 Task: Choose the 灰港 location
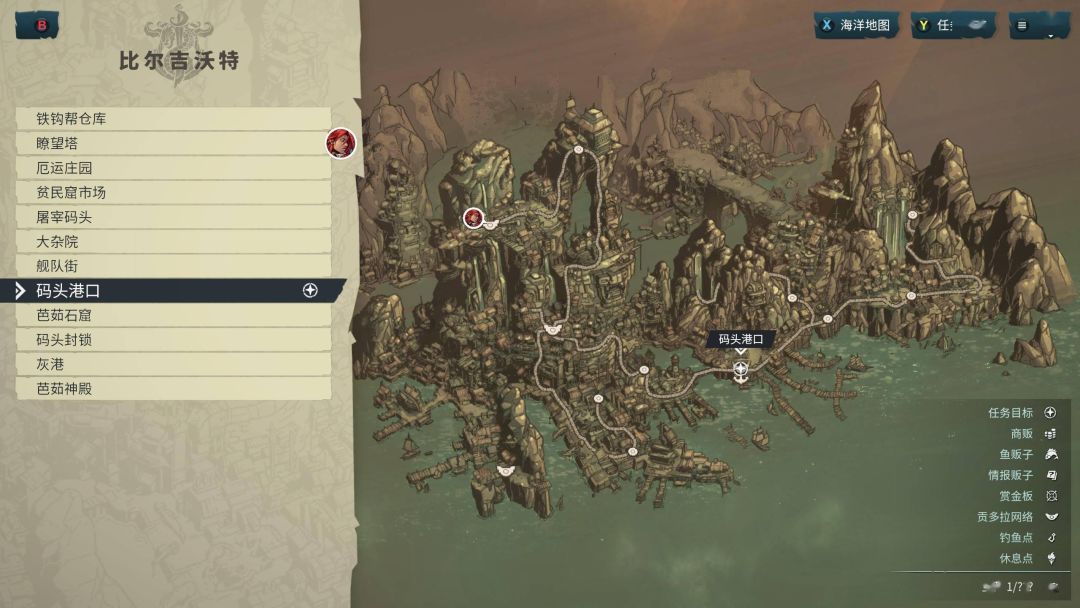[x=172, y=364]
